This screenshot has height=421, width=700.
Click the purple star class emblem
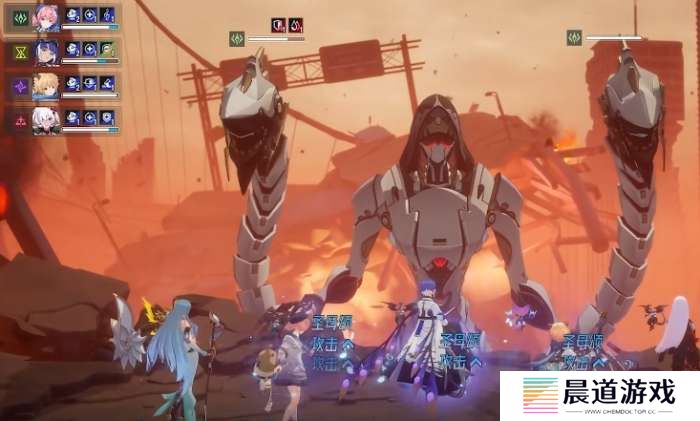point(18,87)
